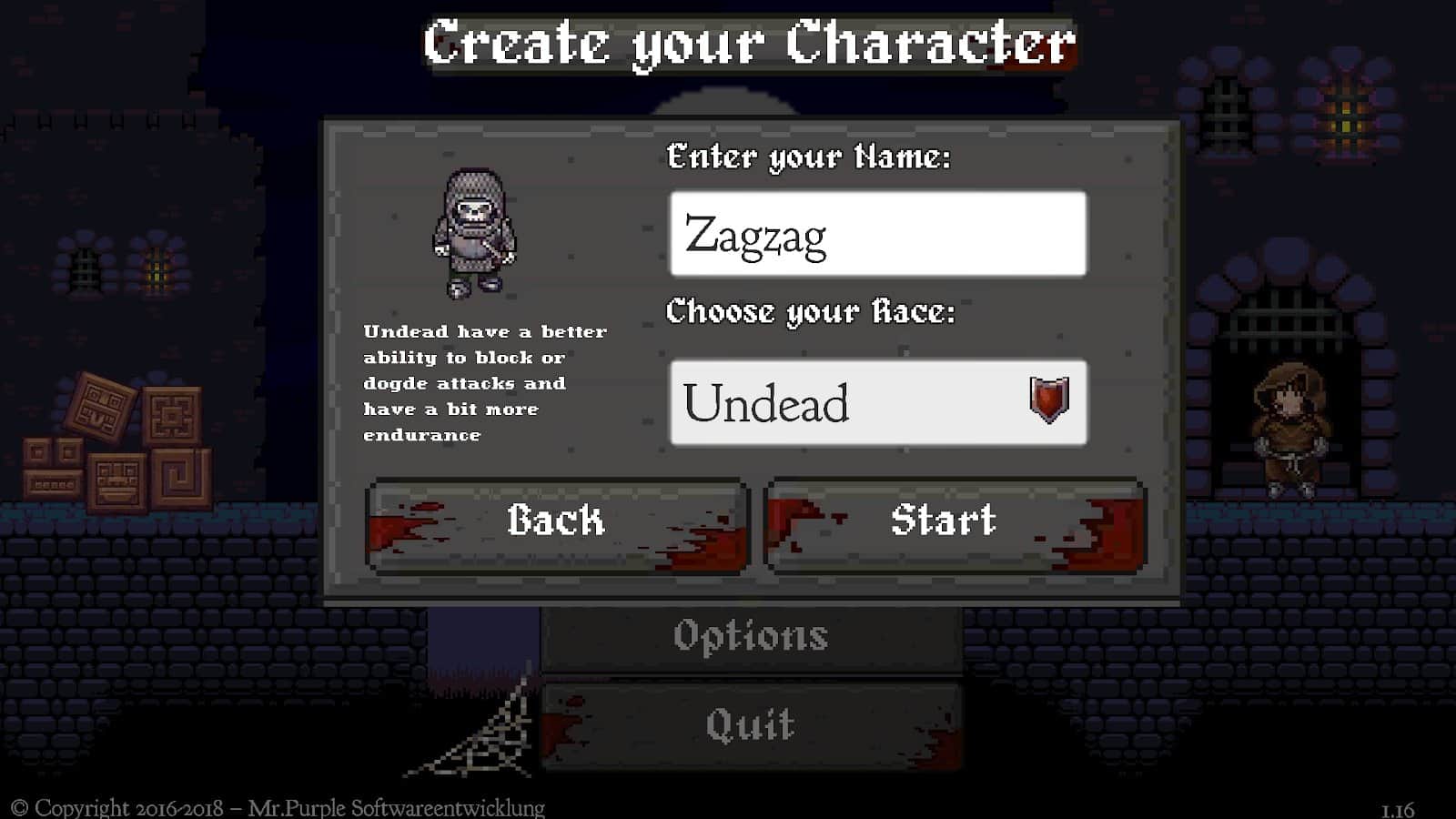This screenshot has height=819, width=1456.
Task: Open the Options menu
Action: (x=753, y=635)
